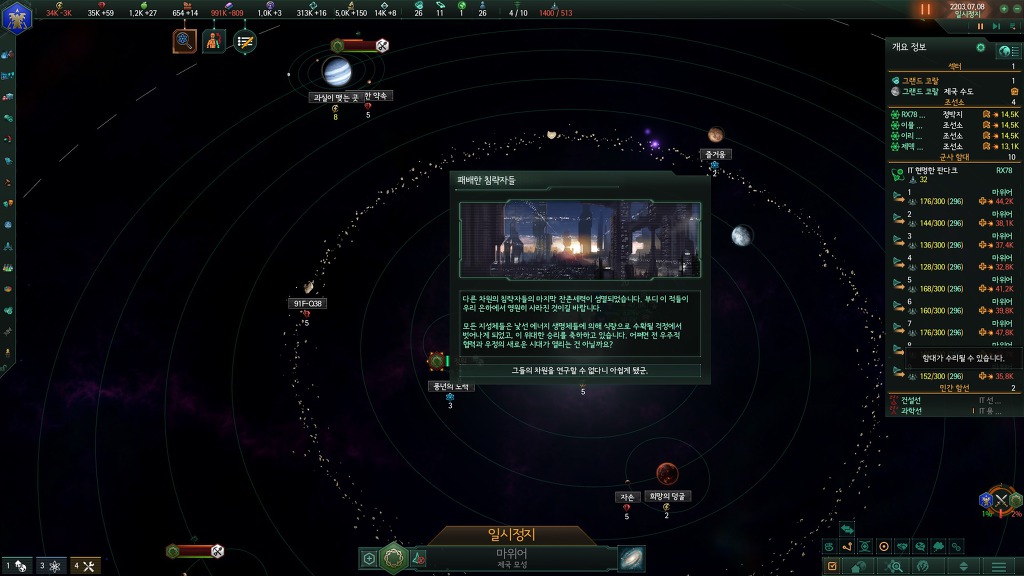This screenshot has height=576, width=1024.
Task: Open the bottom-right hamburger main menu
Action: (997, 566)
